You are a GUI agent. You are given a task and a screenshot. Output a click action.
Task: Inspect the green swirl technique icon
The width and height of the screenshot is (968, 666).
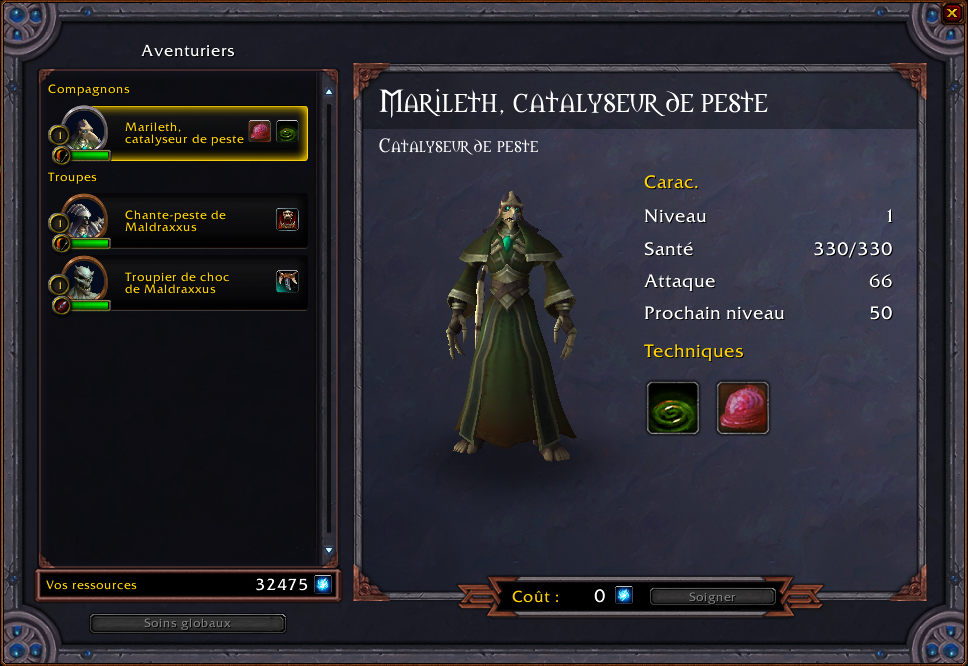point(673,408)
